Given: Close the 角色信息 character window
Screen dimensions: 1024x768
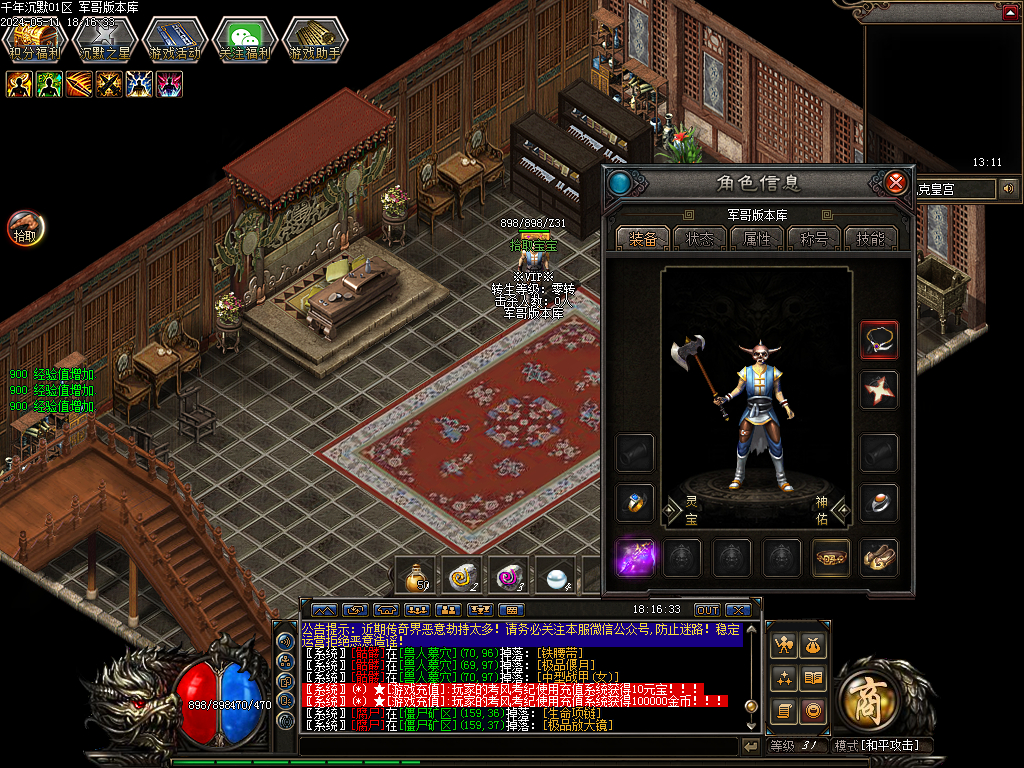Looking at the screenshot, I should 895,183.
